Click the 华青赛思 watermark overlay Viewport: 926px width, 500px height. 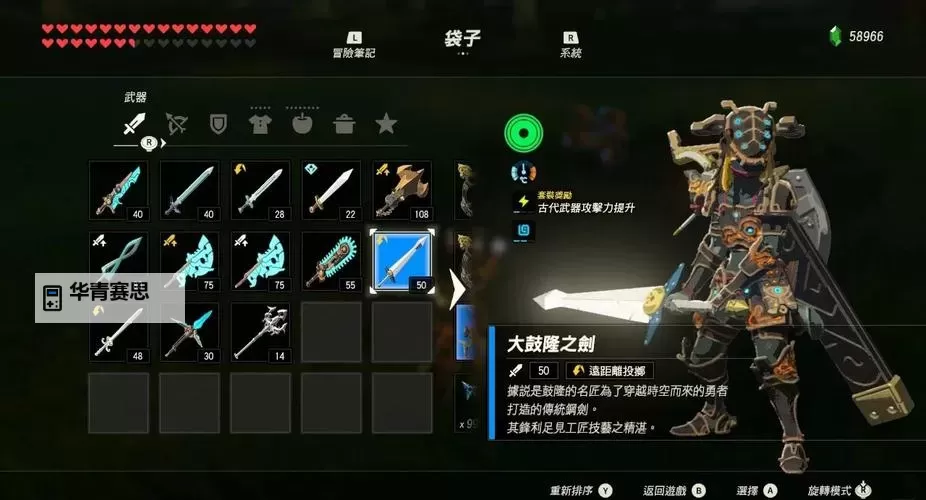[110, 297]
